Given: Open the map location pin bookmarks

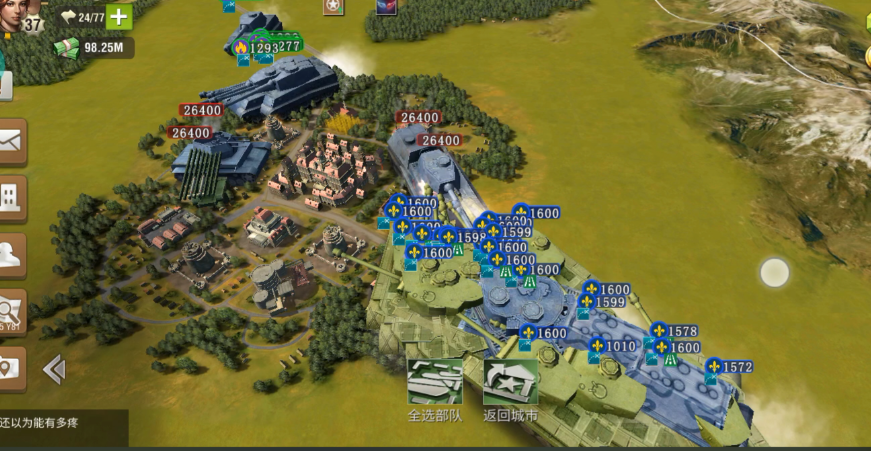Looking at the screenshot, I should (11, 368).
